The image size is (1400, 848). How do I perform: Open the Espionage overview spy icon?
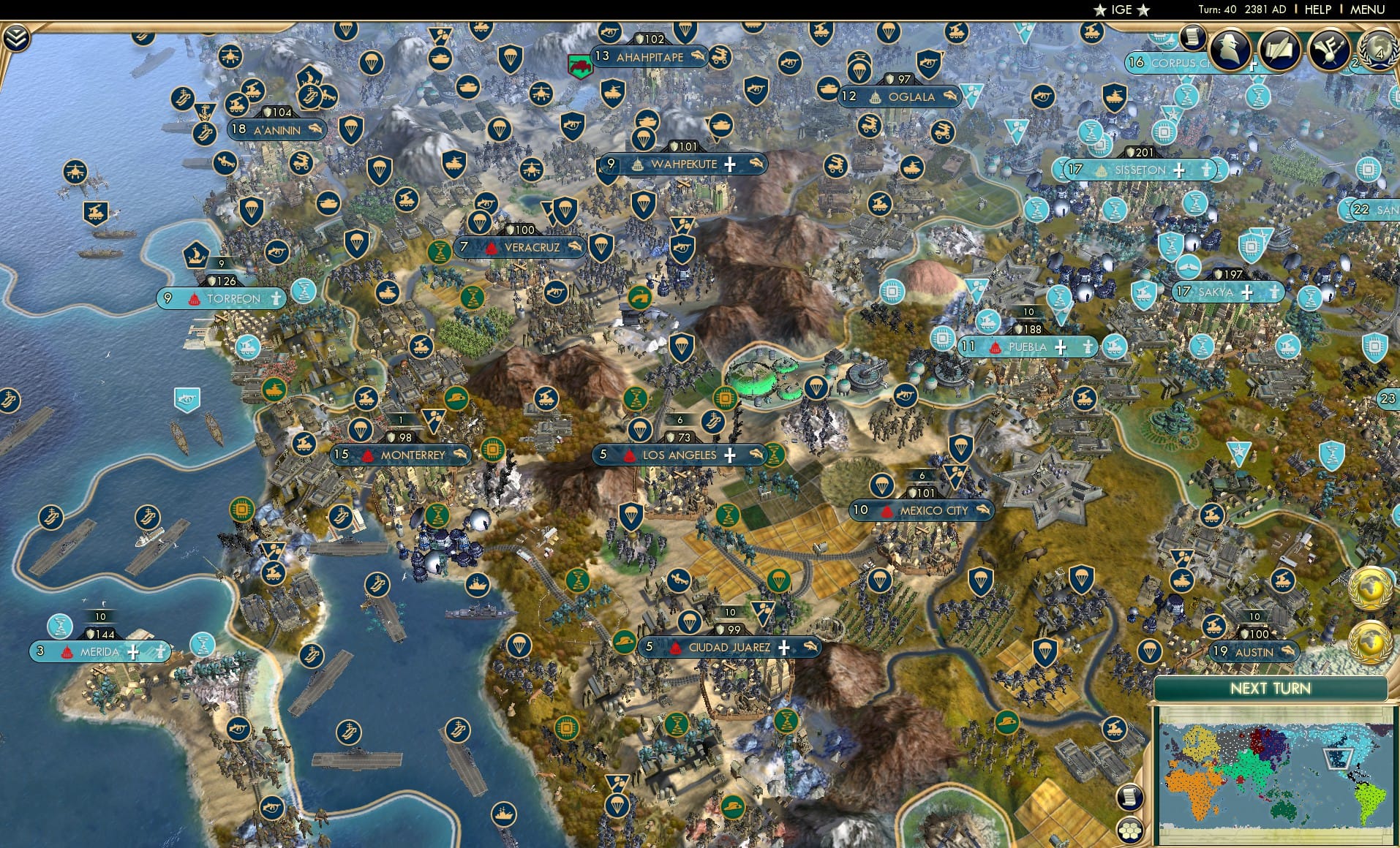pyautogui.click(x=1230, y=48)
